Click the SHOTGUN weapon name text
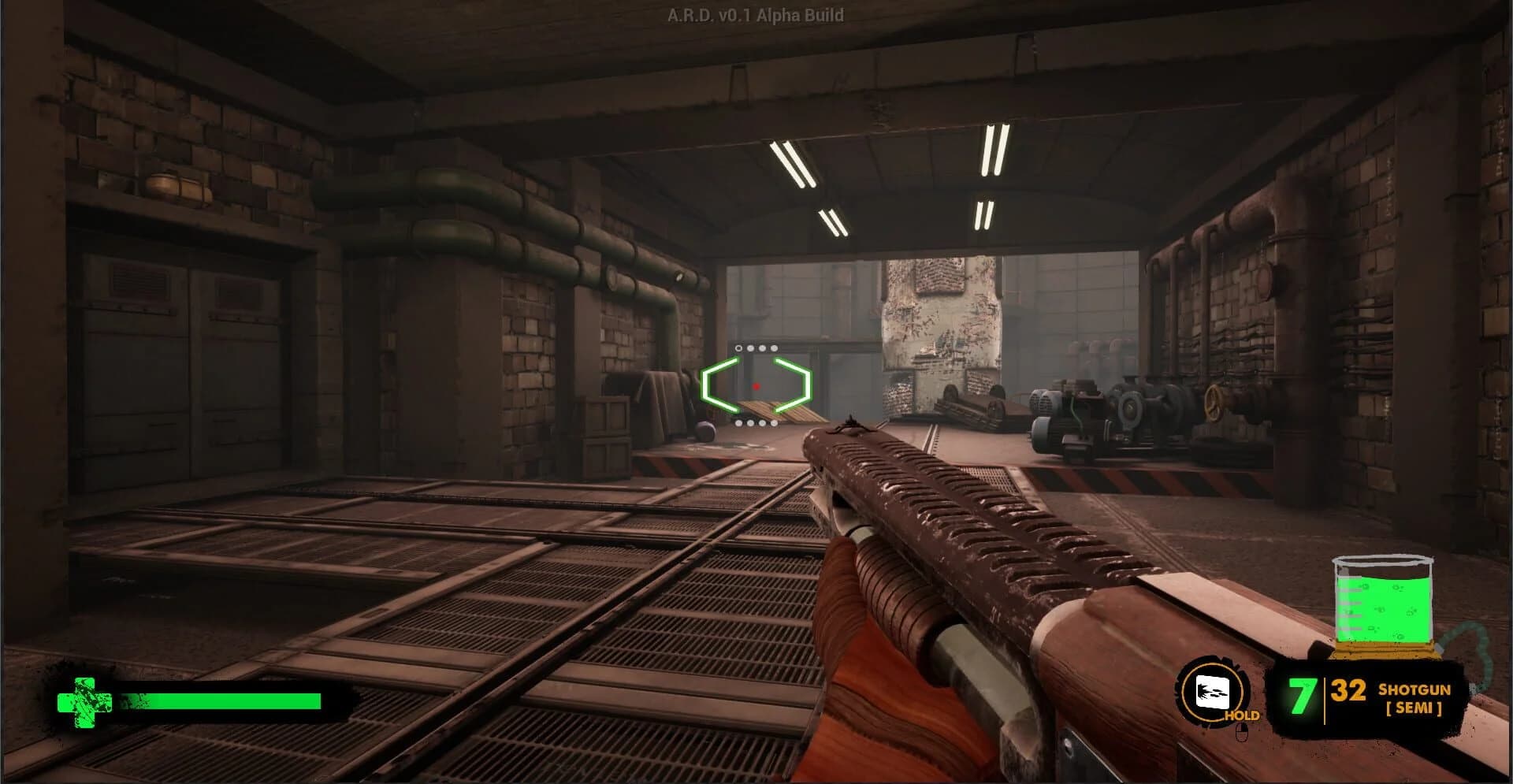The height and width of the screenshot is (784, 1513). coord(1414,689)
